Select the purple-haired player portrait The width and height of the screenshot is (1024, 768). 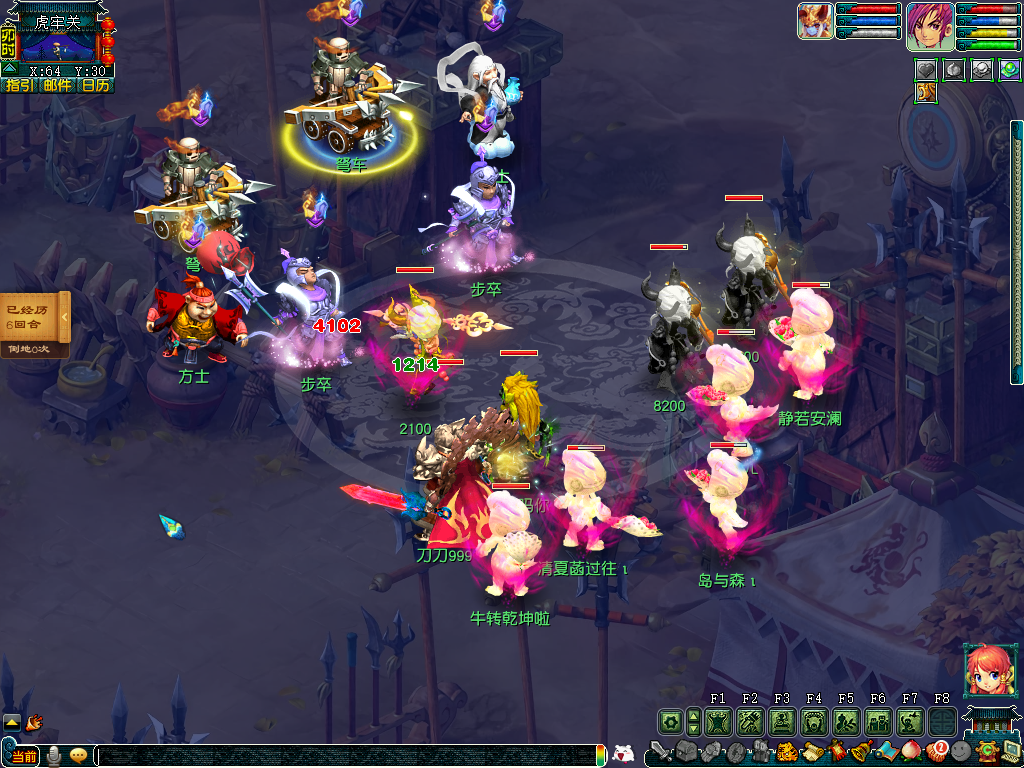tap(929, 27)
